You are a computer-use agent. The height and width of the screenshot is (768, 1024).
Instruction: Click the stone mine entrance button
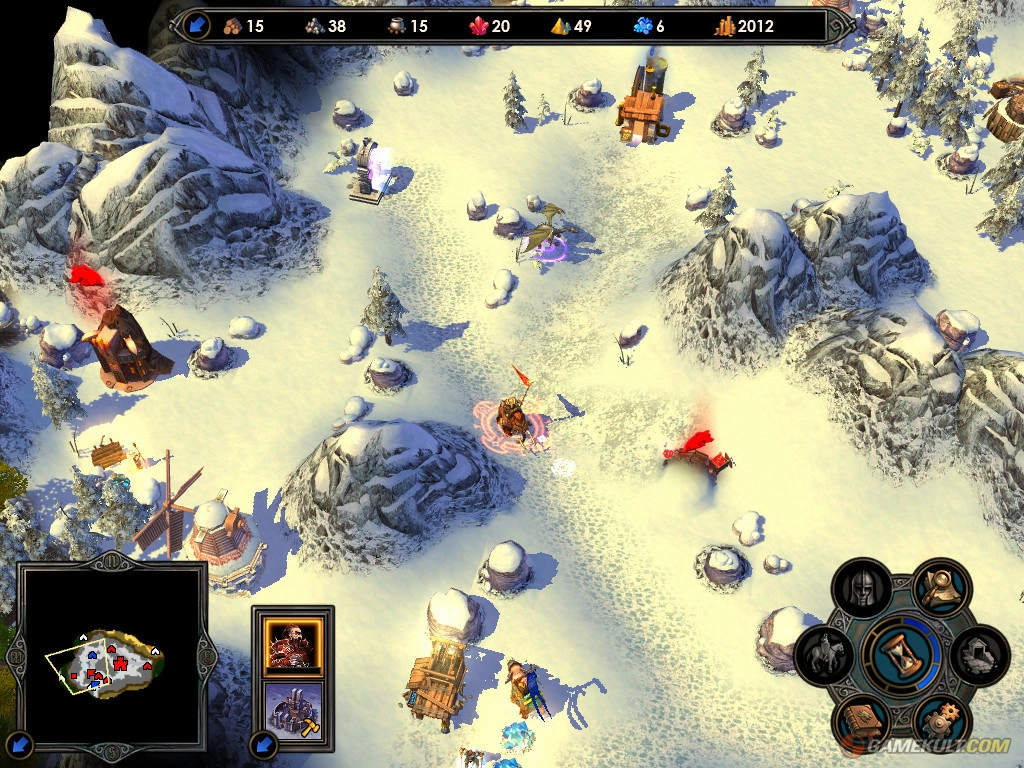pos(979,656)
